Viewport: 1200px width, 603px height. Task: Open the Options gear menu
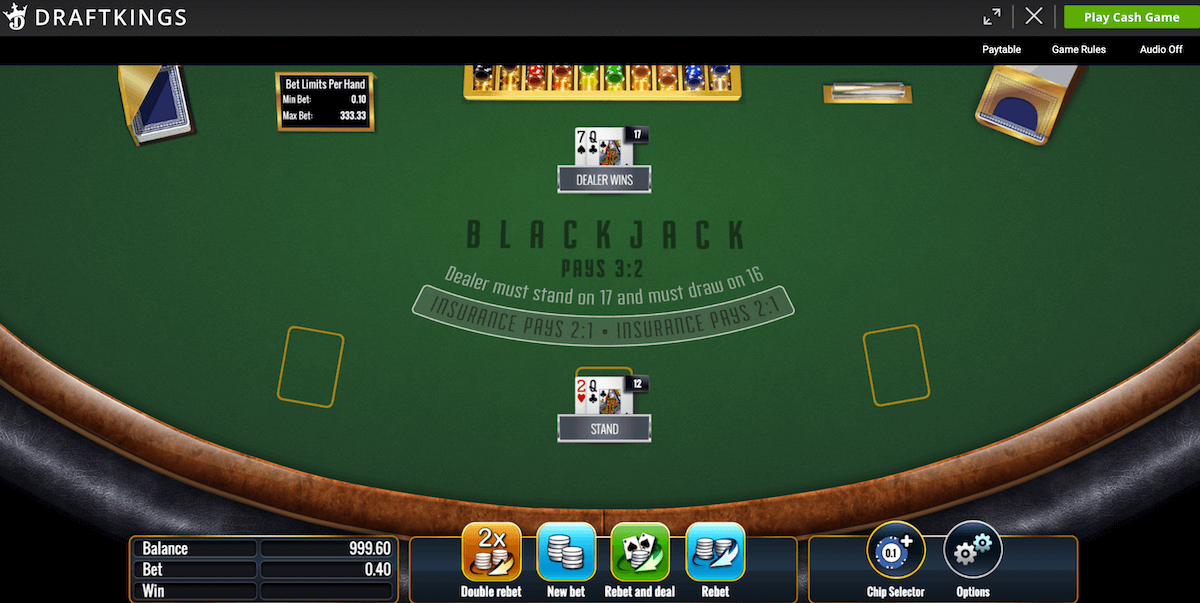click(x=972, y=553)
